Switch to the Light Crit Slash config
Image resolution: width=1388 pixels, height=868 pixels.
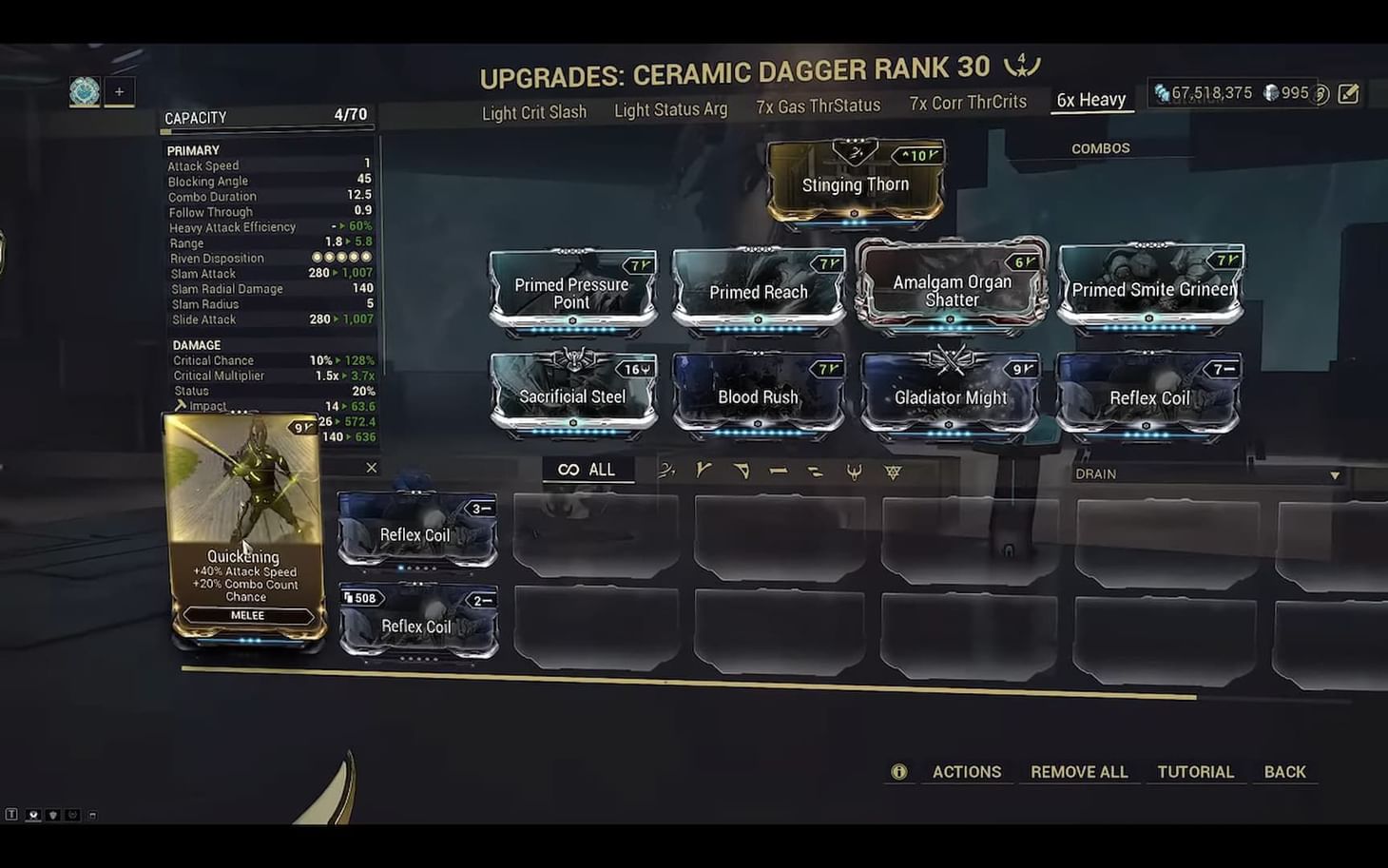pyautogui.click(x=533, y=111)
